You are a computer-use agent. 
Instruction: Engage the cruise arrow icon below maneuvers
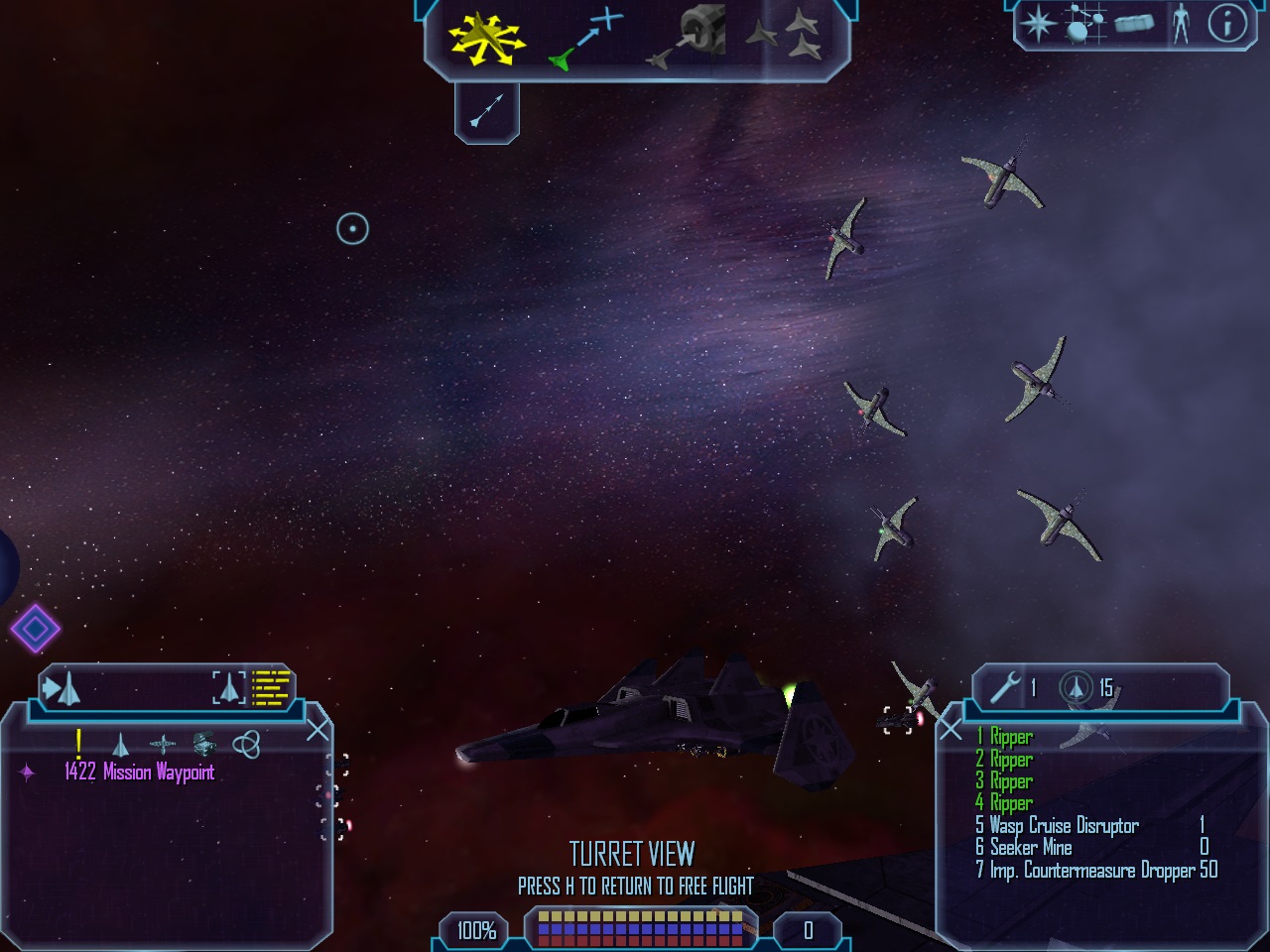pyautogui.click(x=486, y=111)
